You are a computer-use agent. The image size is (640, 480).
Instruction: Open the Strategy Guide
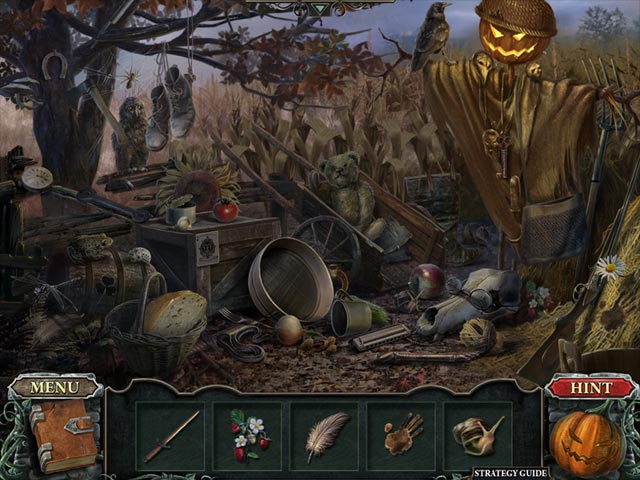[x=510, y=471]
